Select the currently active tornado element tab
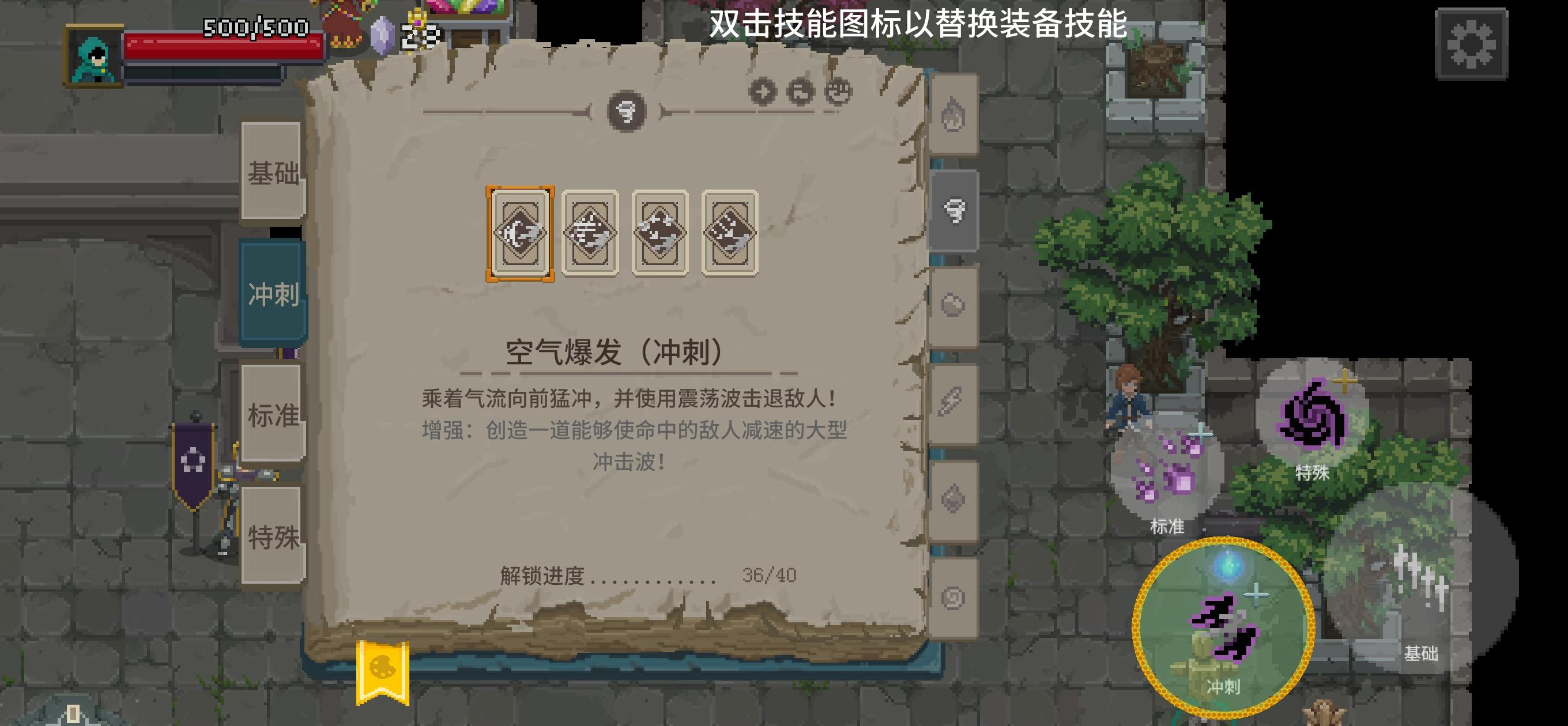The image size is (1568, 726). (x=956, y=209)
